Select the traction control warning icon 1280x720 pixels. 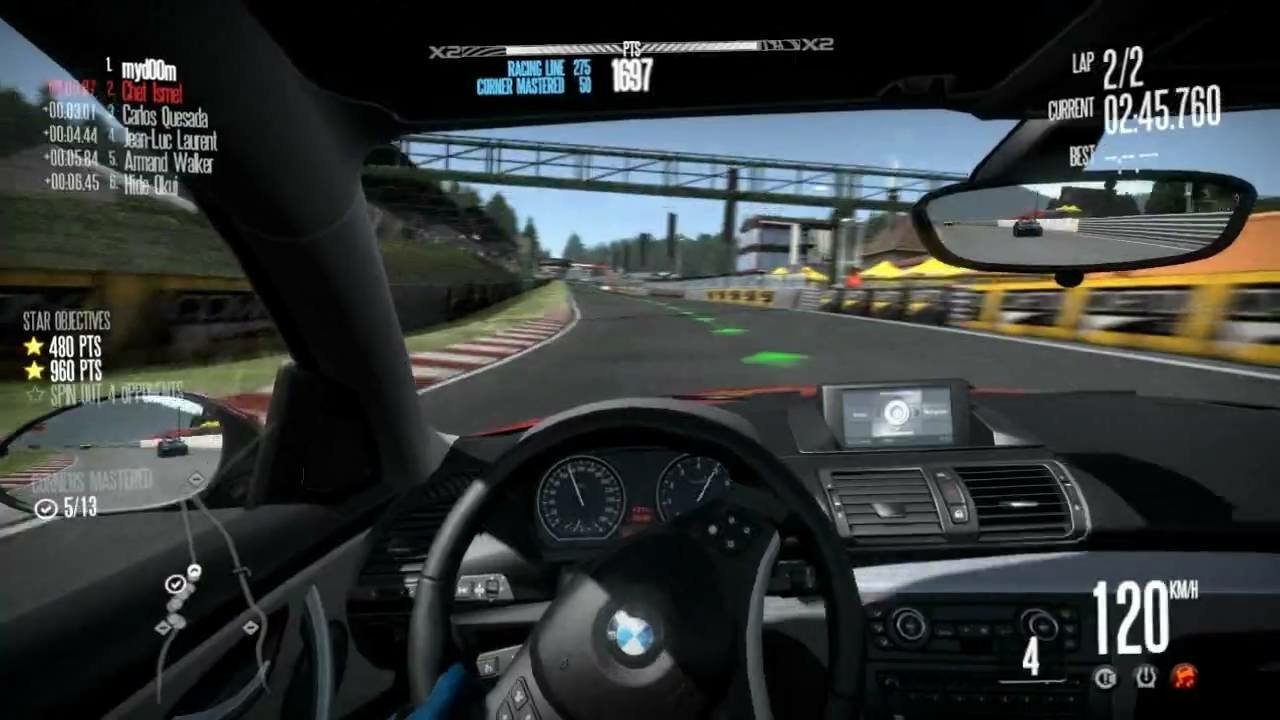point(1105,676)
